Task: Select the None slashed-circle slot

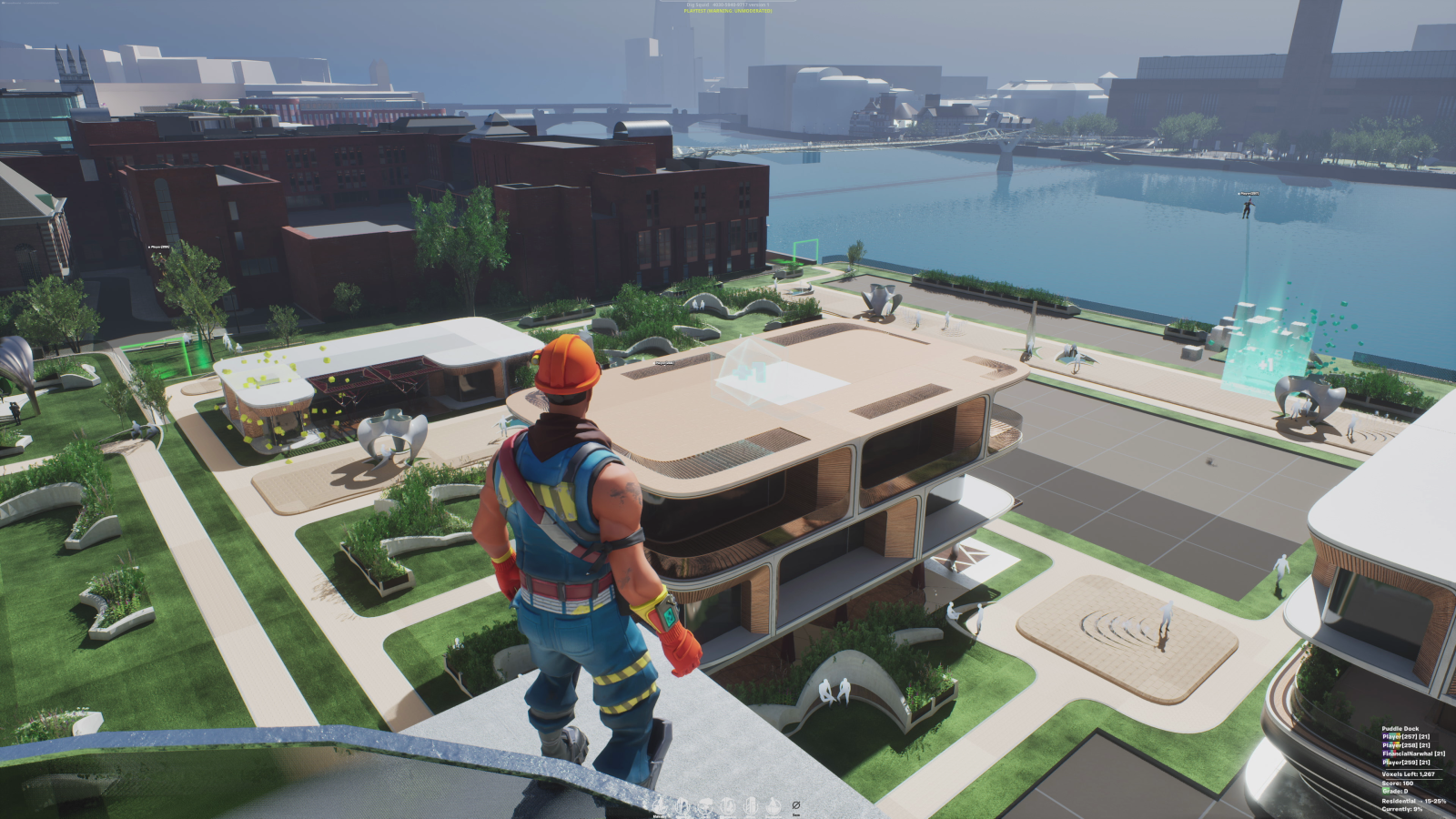Action: [796, 805]
